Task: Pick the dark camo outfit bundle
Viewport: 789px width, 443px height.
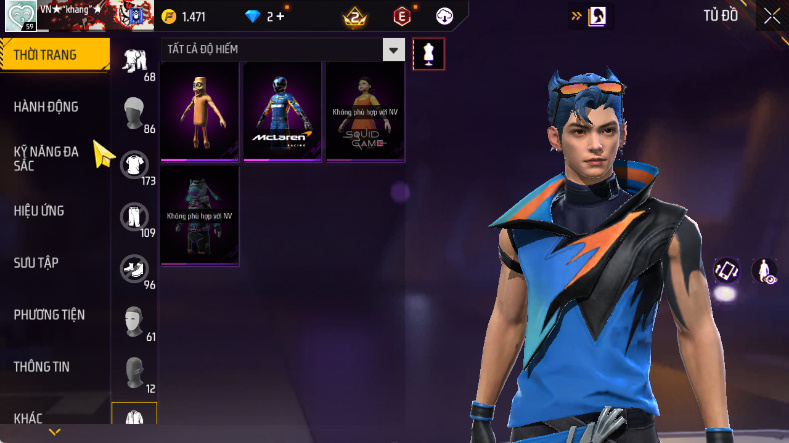Action: [200, 215]
